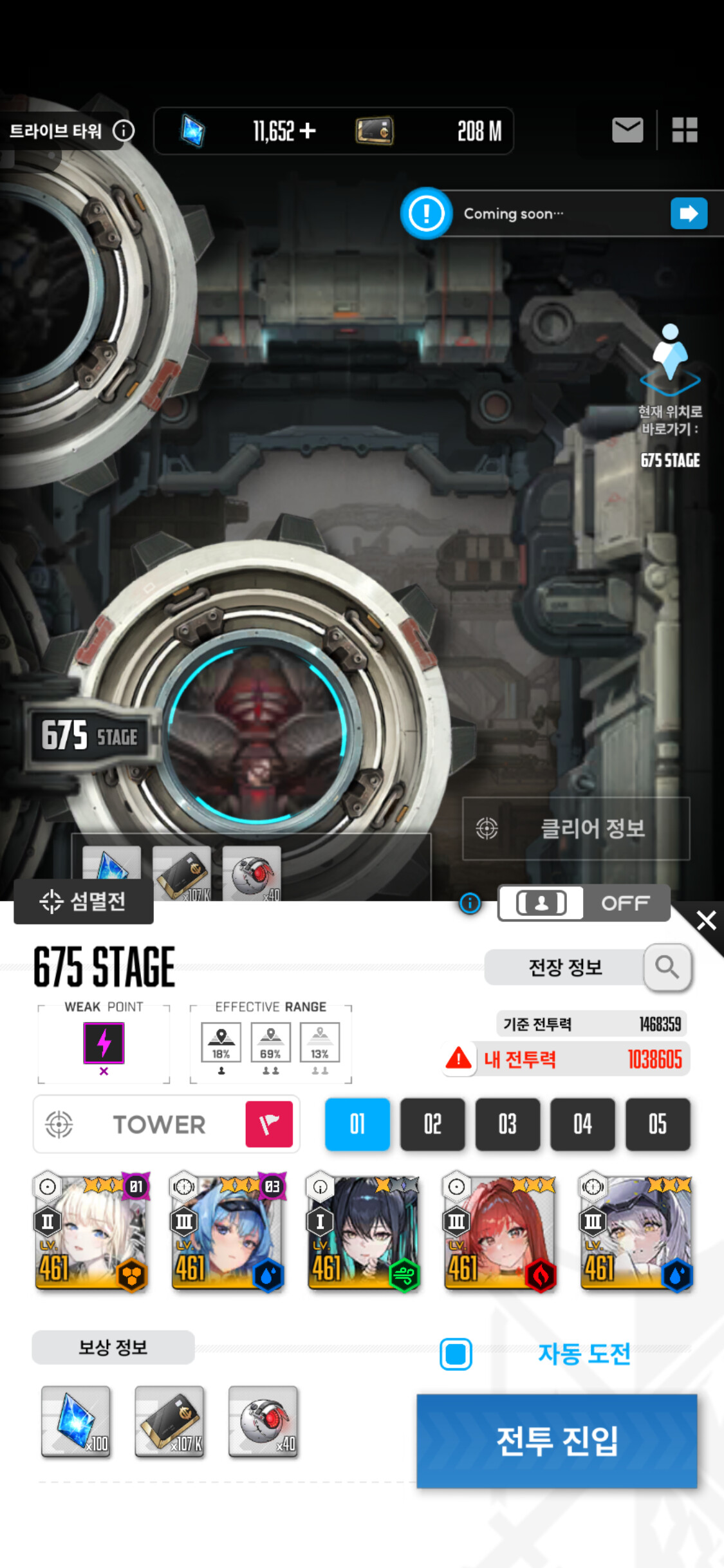Select squad preset 04
Image resolution: width=724 pixels, height=1568 pixels.
click(x=582, y=1124)
